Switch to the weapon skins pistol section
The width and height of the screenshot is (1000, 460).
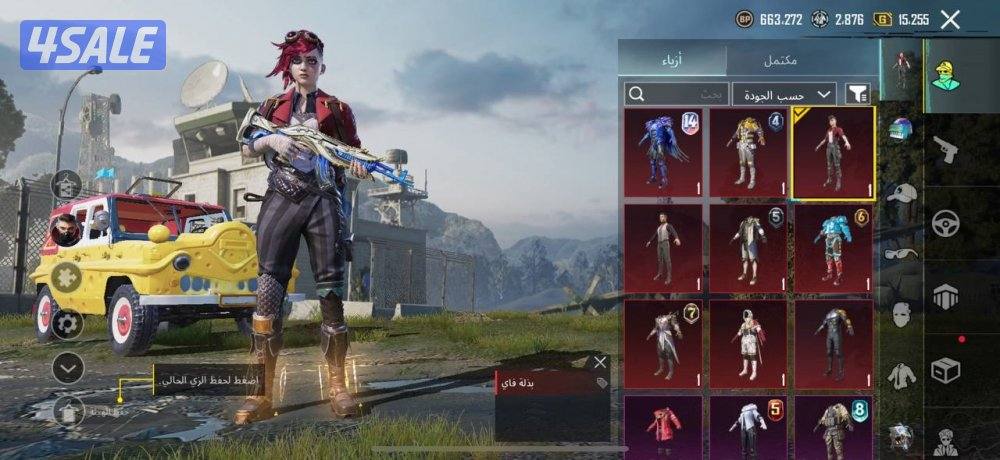pos(945,151)
